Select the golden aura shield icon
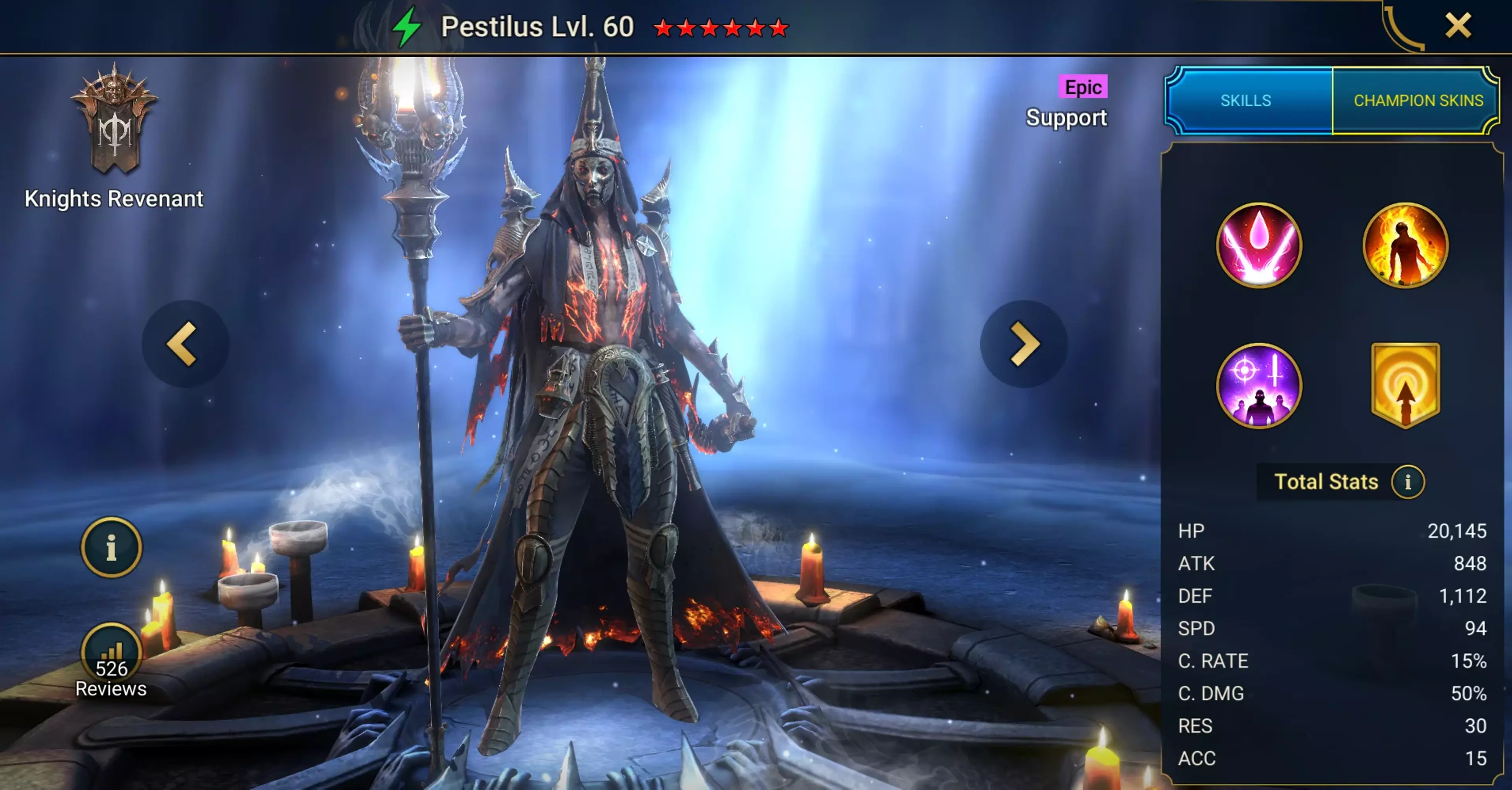Image resolution: width=1512 pixels, height=790 pixels. tap(1405, 385)
